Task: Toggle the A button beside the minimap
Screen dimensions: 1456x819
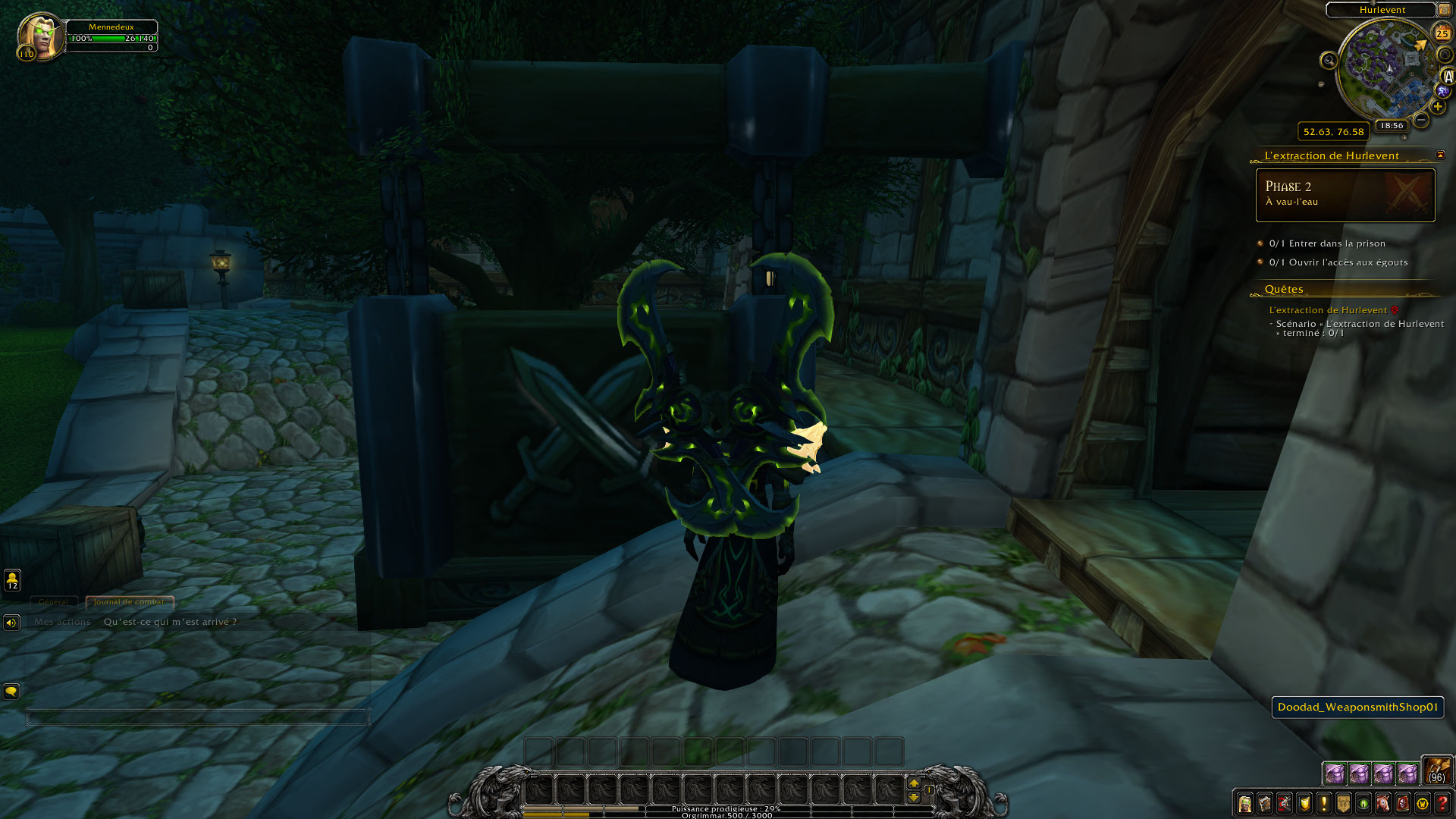Action: 1447,76
